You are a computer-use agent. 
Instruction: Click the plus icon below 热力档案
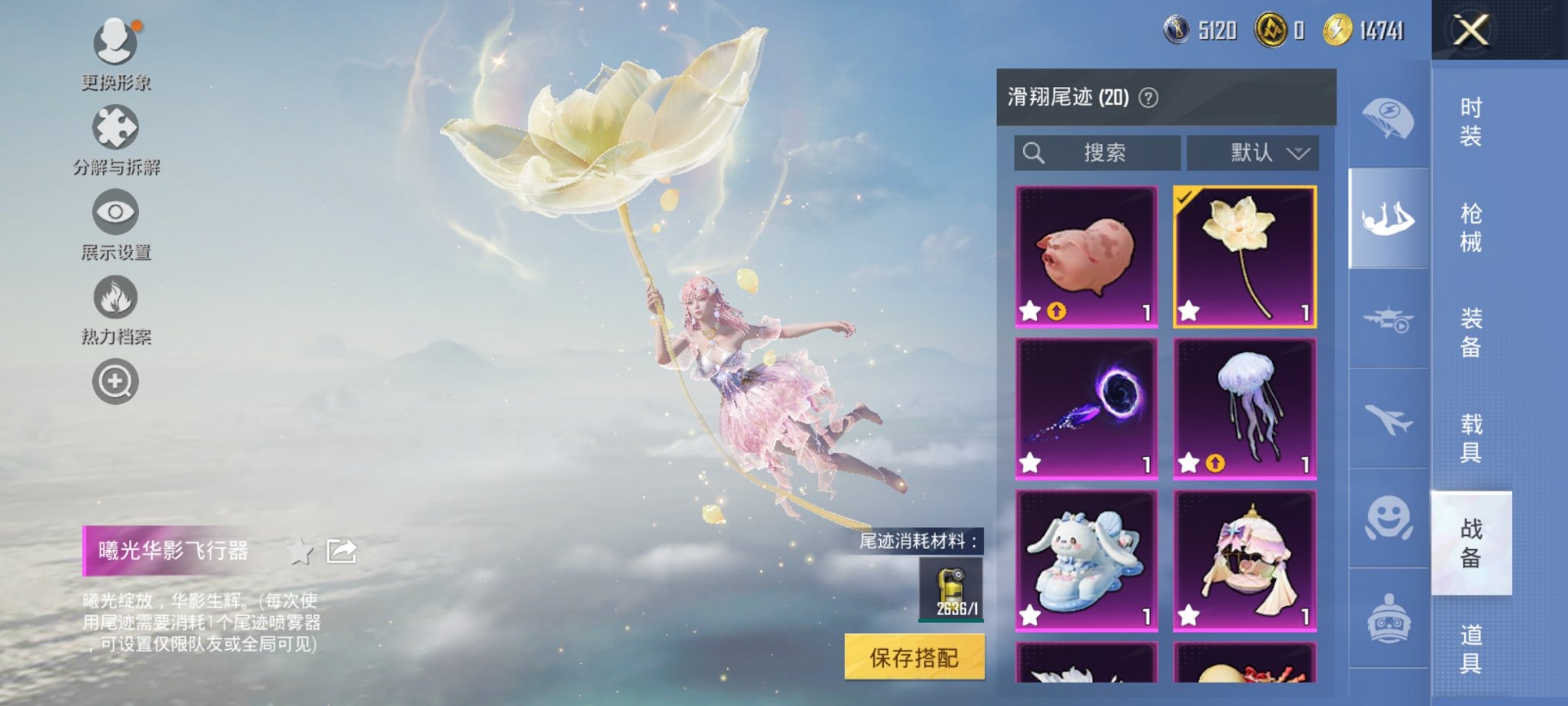click(x=115, y=381)
